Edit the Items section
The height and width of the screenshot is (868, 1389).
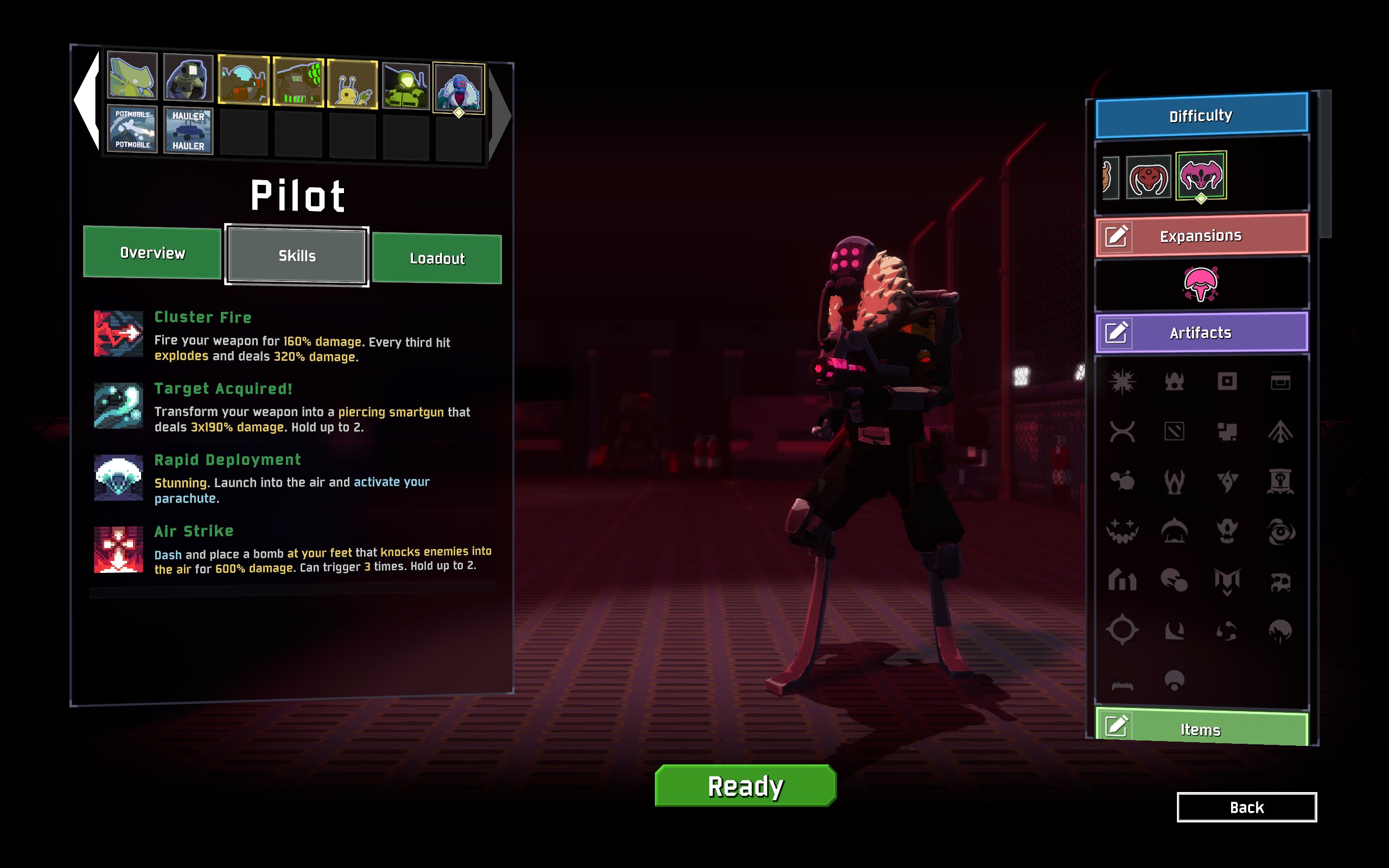click(1117, 727)
